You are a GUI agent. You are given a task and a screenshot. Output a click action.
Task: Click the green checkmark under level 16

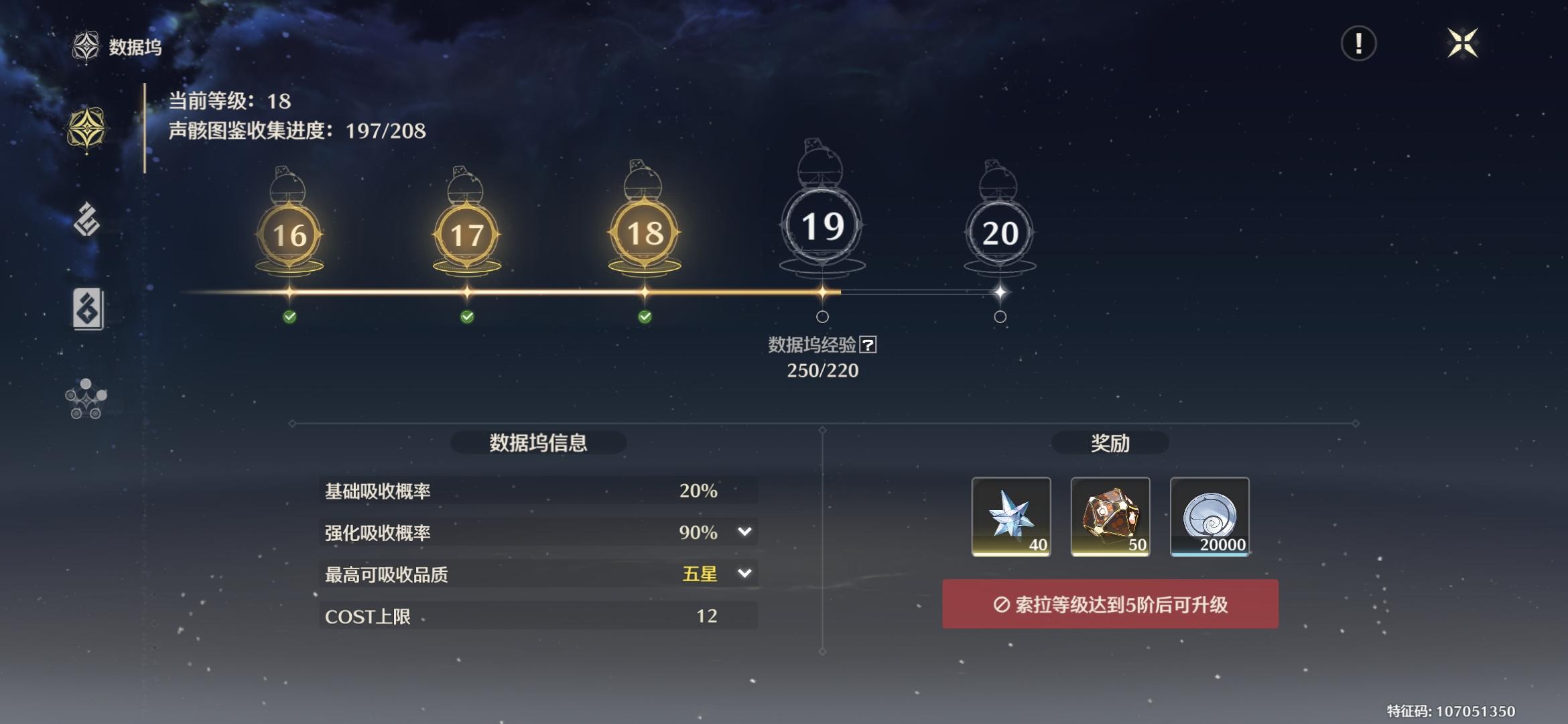[x=289, y=316]
